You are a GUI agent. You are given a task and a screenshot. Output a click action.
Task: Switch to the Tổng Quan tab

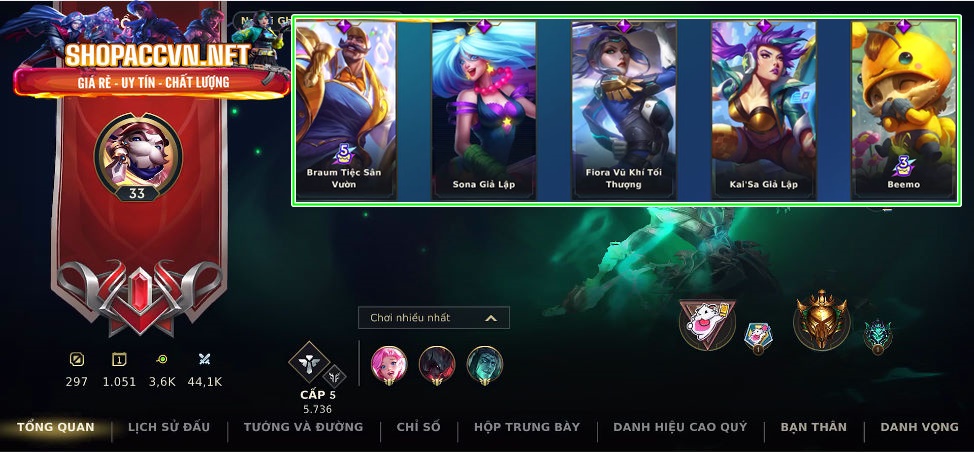click(56, 428)
